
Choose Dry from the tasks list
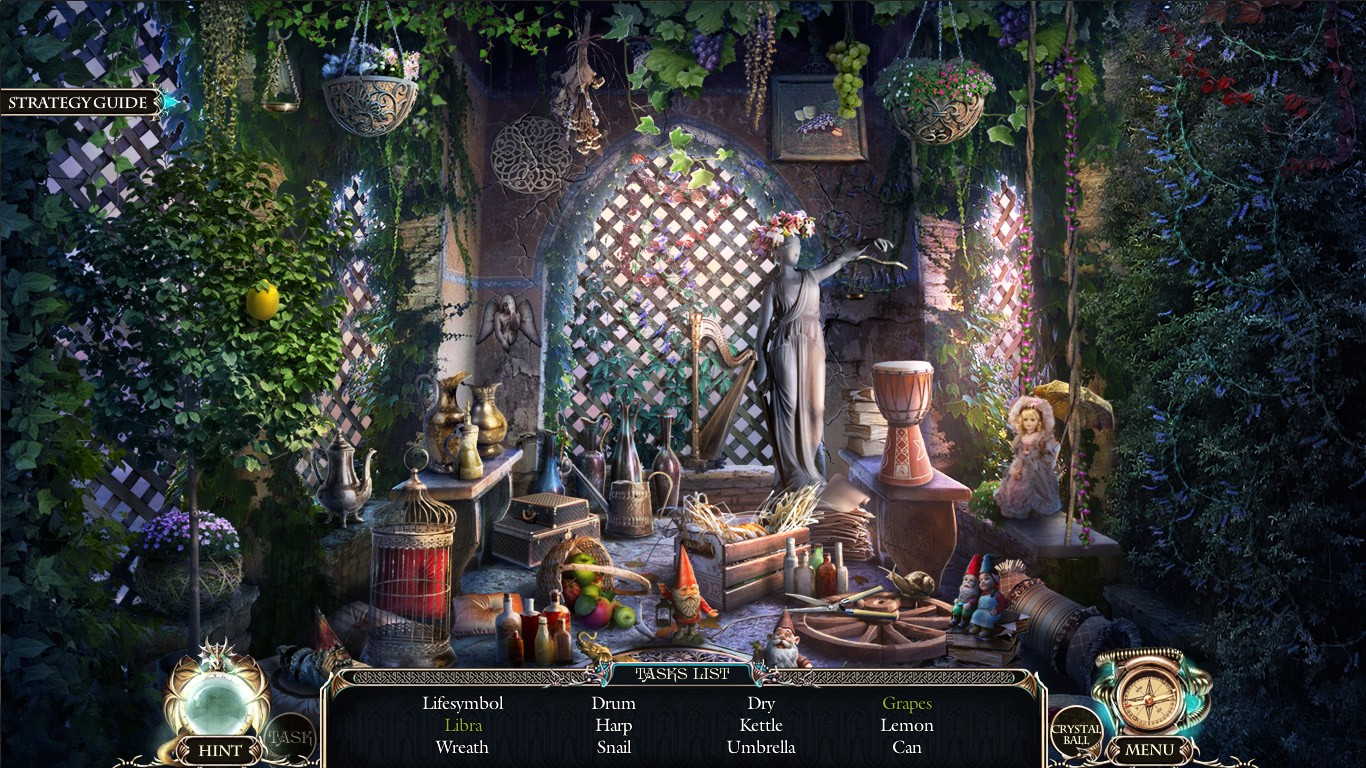tap(760, 703)
